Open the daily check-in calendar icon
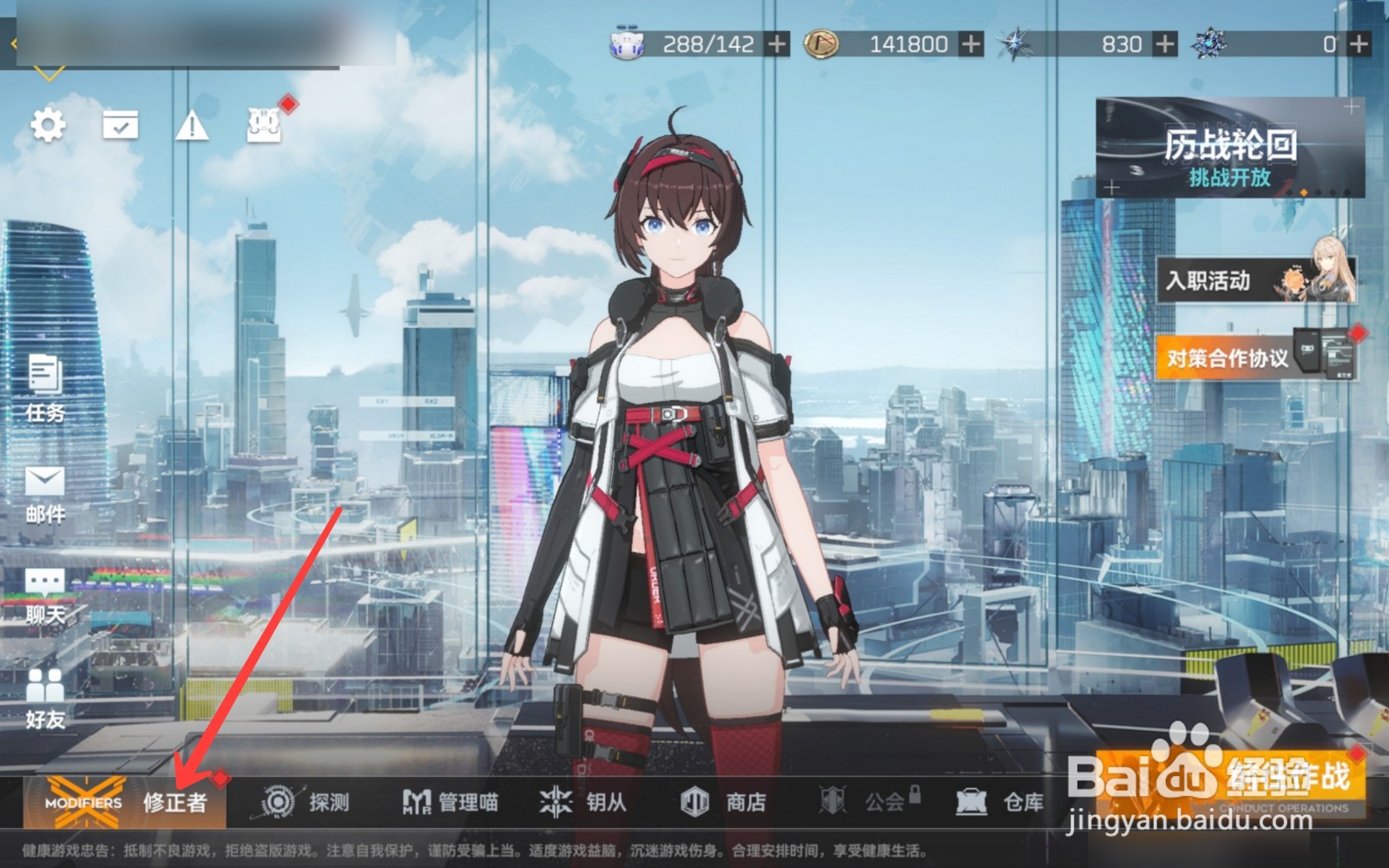This screenshot has height=868, width=1389. (121, 124)
